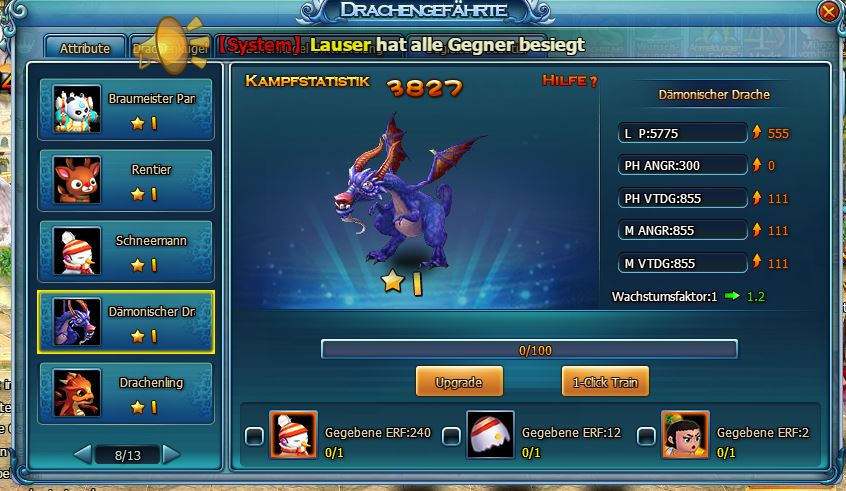Select Braumeister Panda from the companion list

(x=125, y=109)
